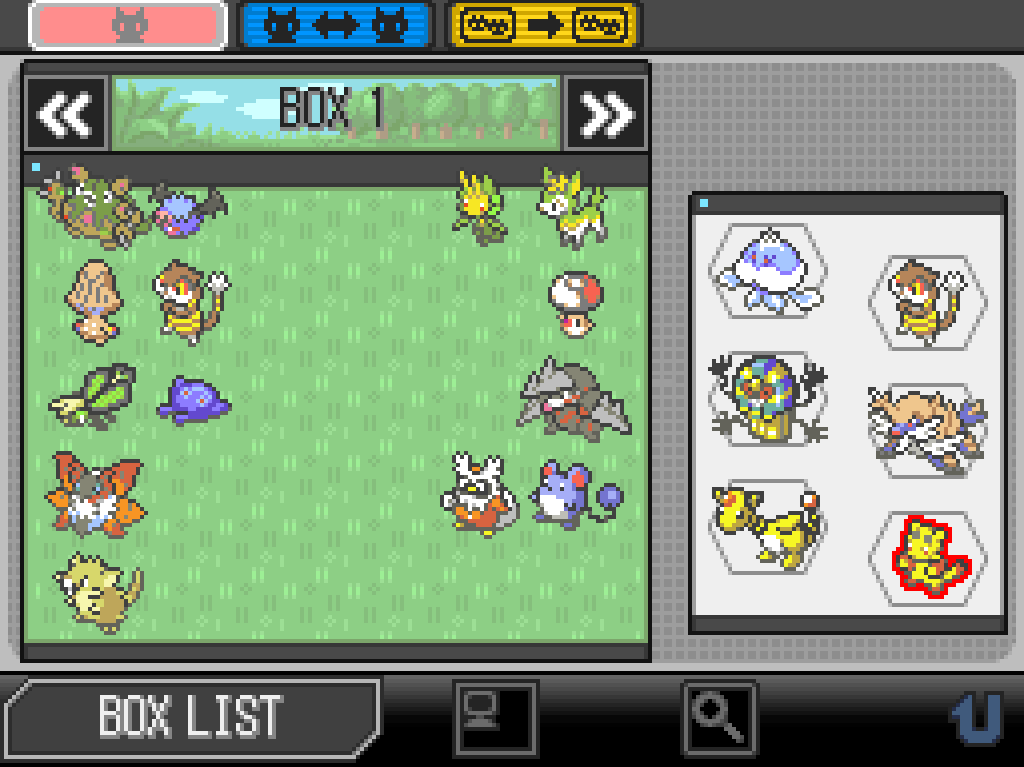Switch to the yellow item transfer mode tab

tap(542, 26)
